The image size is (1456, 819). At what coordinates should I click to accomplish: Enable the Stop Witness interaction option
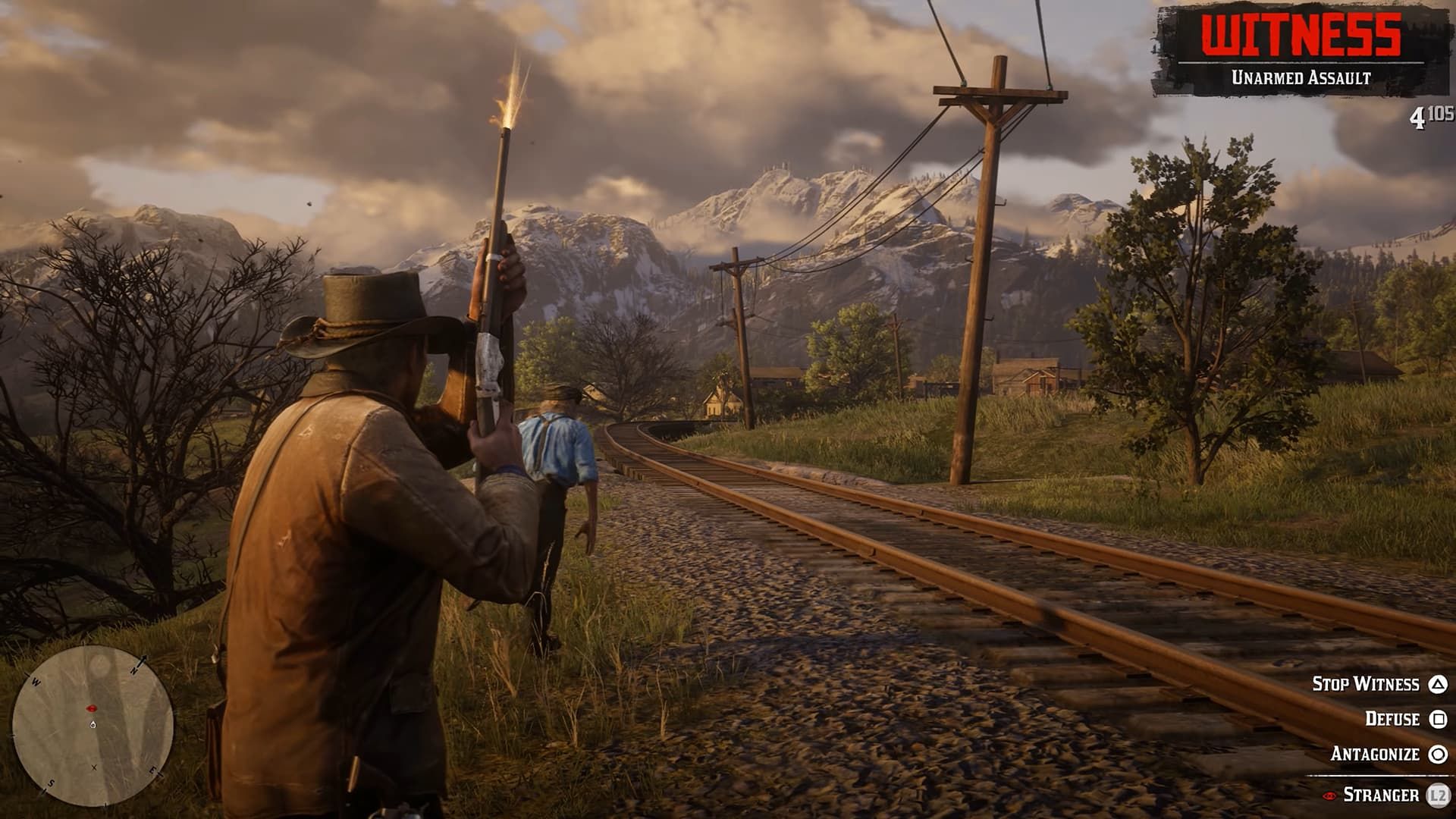(1367, 683)
